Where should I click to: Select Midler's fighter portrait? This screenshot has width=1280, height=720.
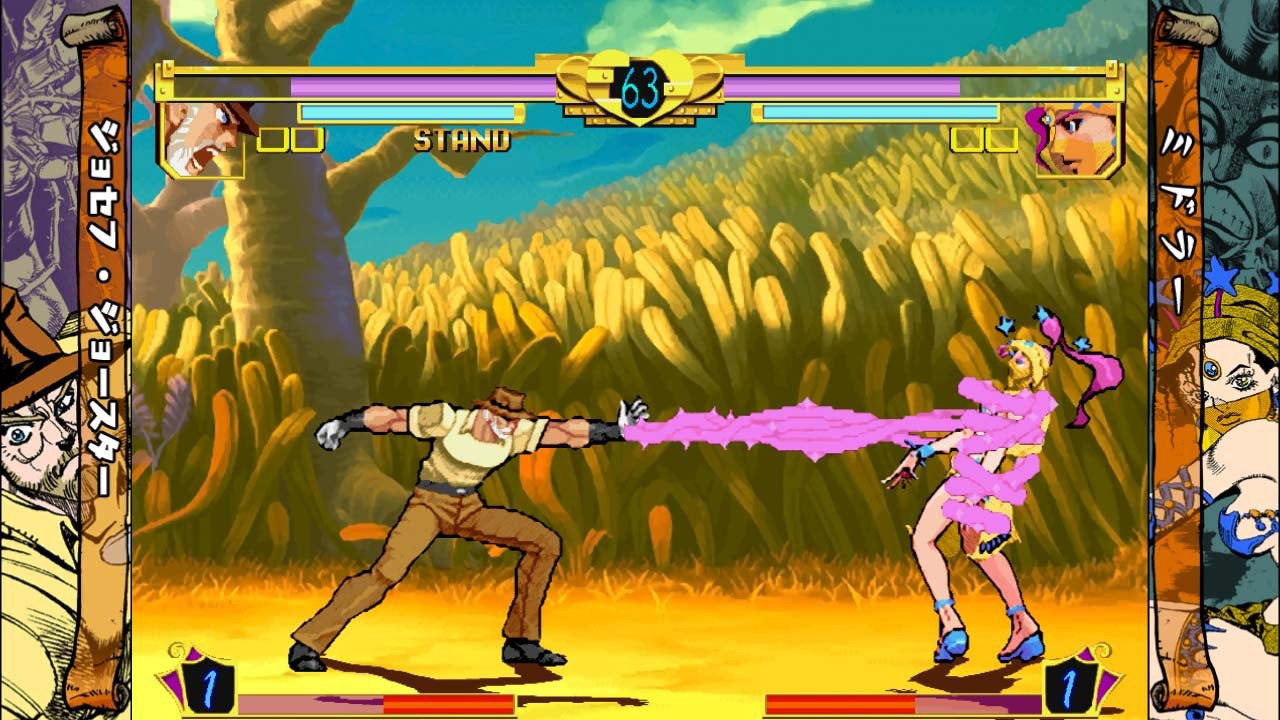[x=1076, y=139]
